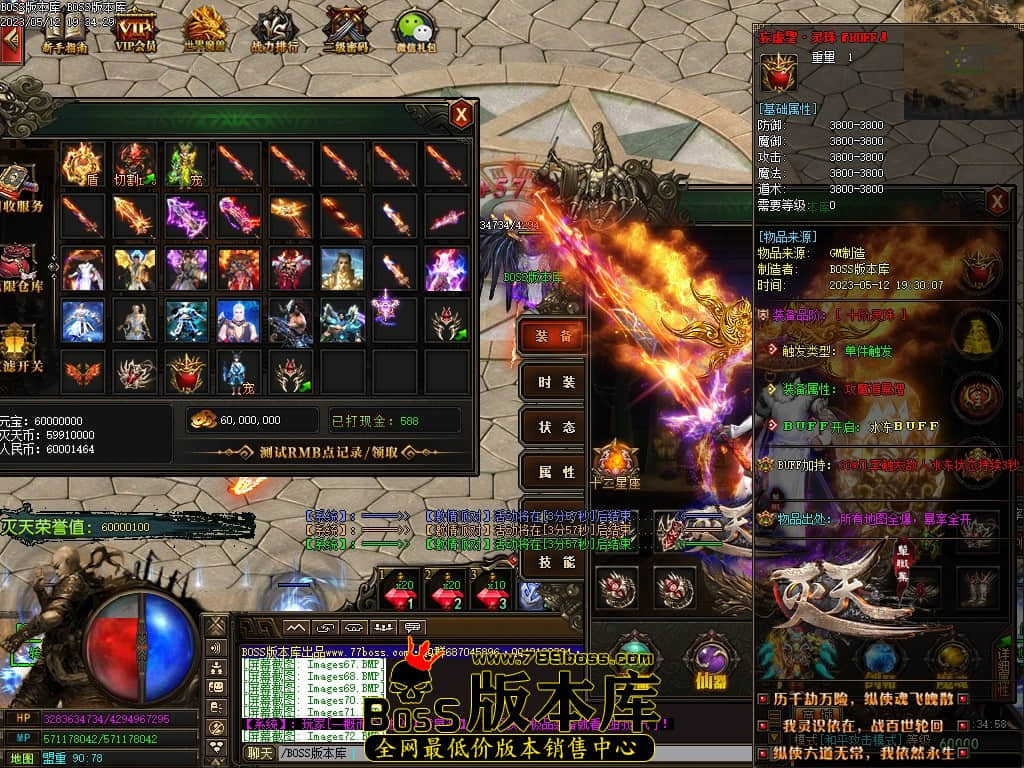Select the golden shield item marked 盾
The height and width of the screenshot is (768, 1024).
(x=82, y=162)
